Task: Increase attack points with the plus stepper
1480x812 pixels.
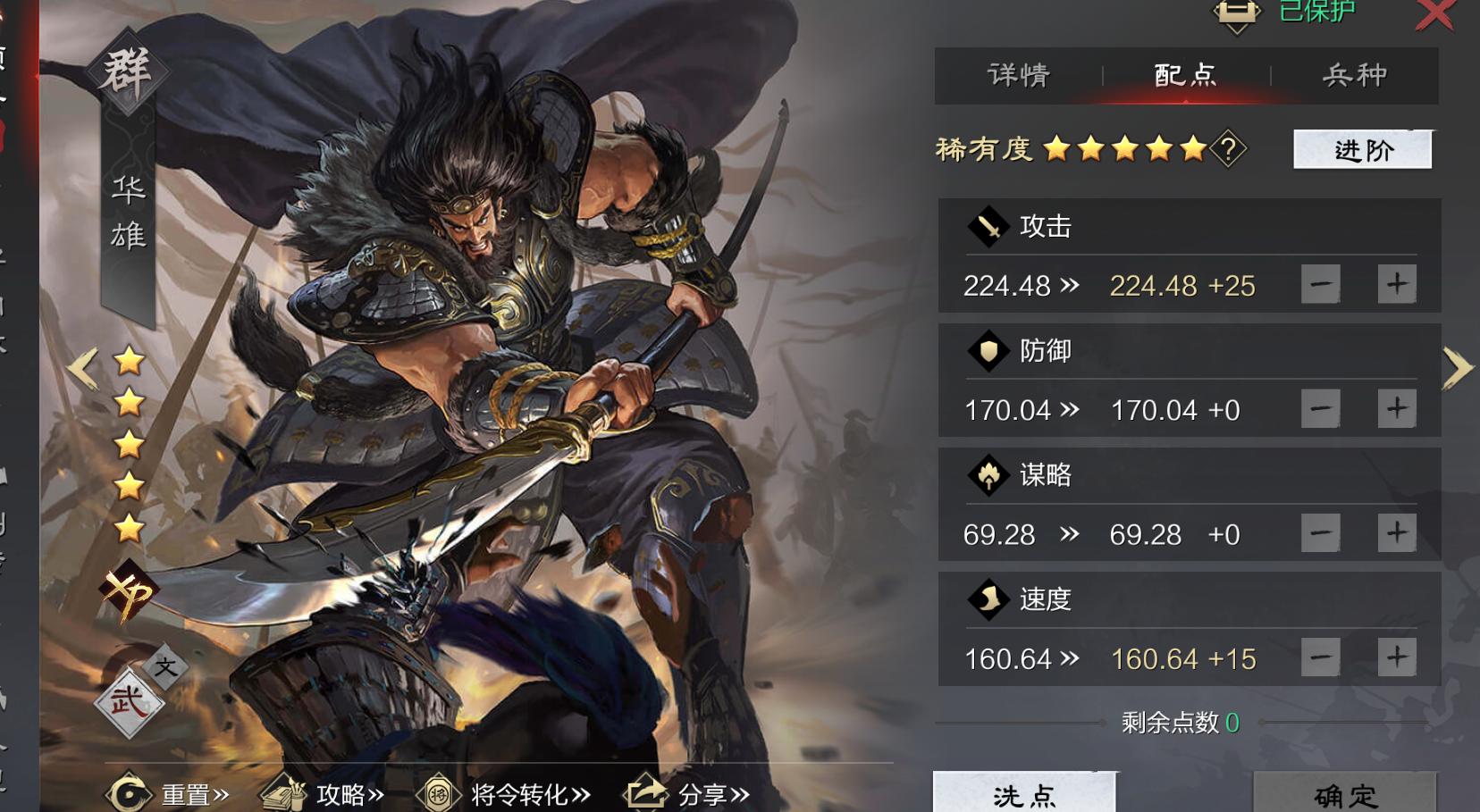Action: [1399, 284]
